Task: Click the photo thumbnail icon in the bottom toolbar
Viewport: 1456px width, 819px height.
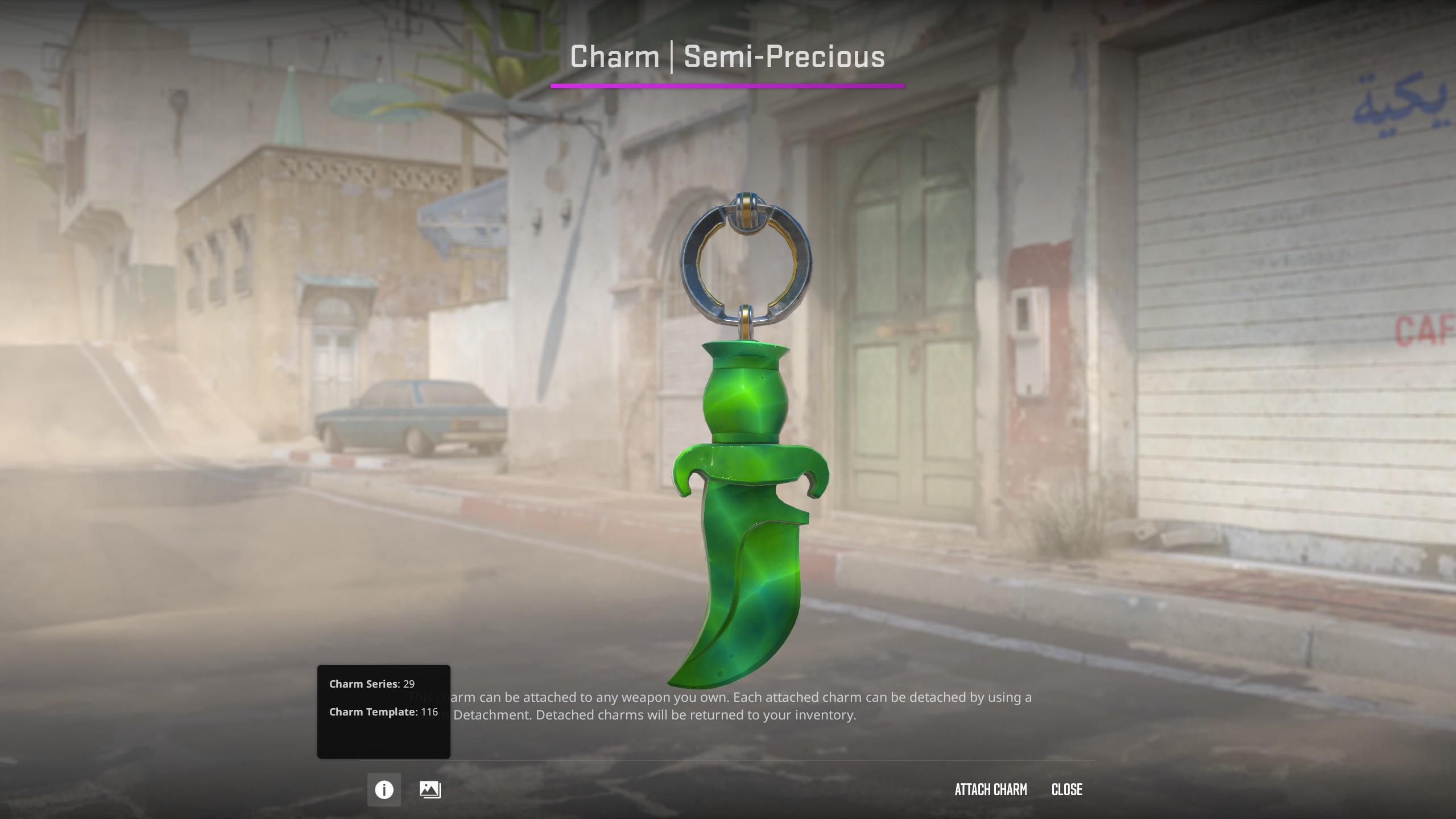Action: tap(431, 789)
